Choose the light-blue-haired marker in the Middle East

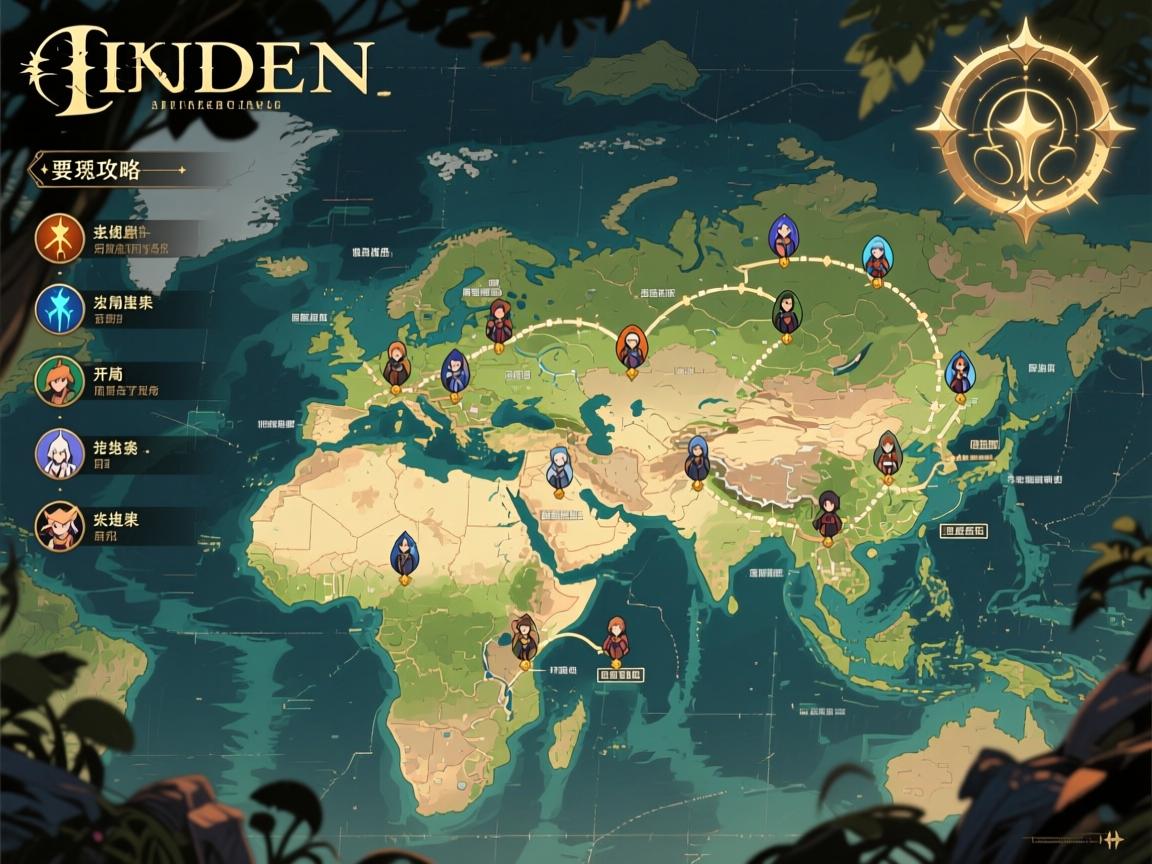click(559, 468)
